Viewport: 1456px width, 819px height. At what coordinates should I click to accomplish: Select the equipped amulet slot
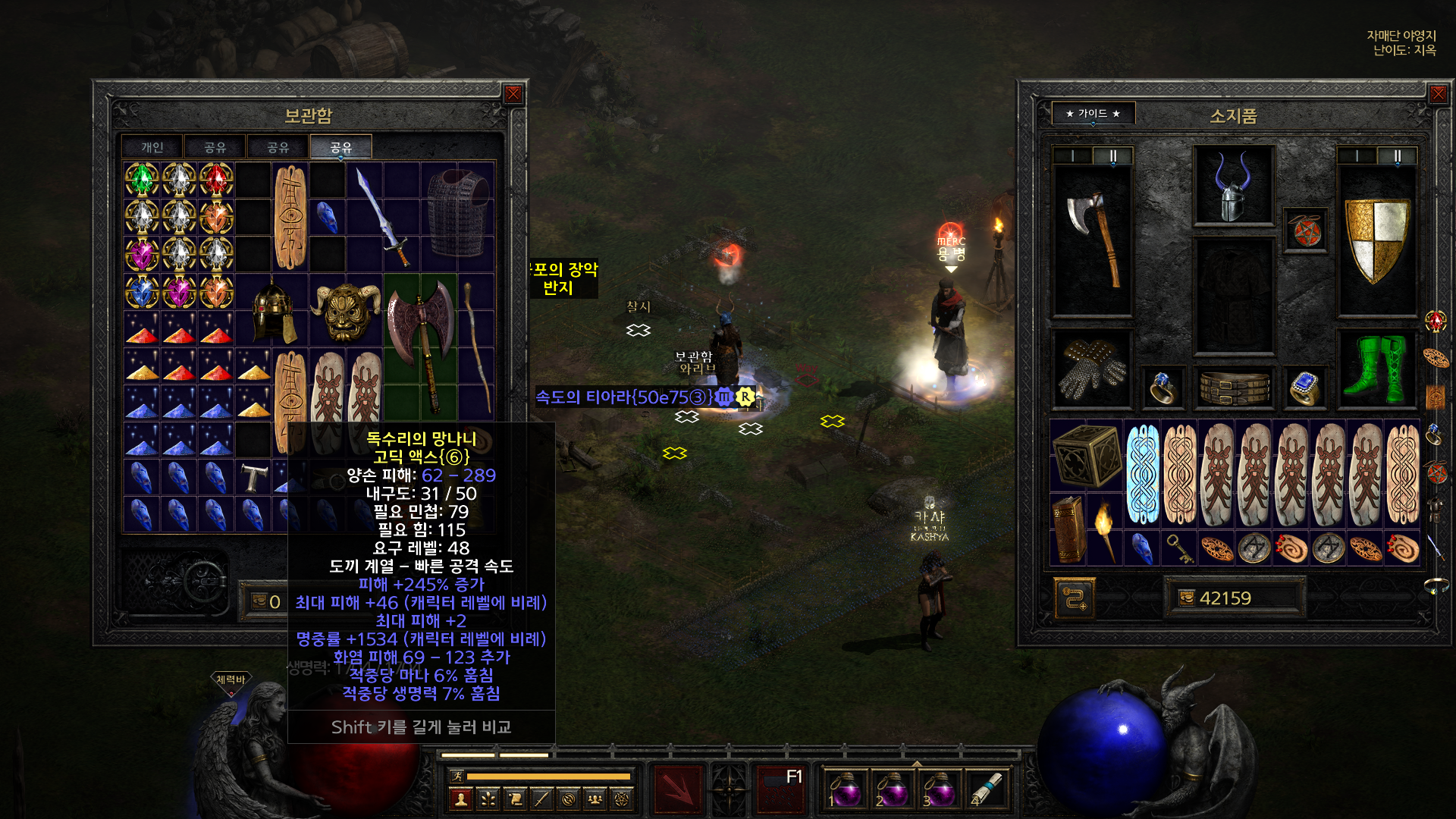point(1306,231)
